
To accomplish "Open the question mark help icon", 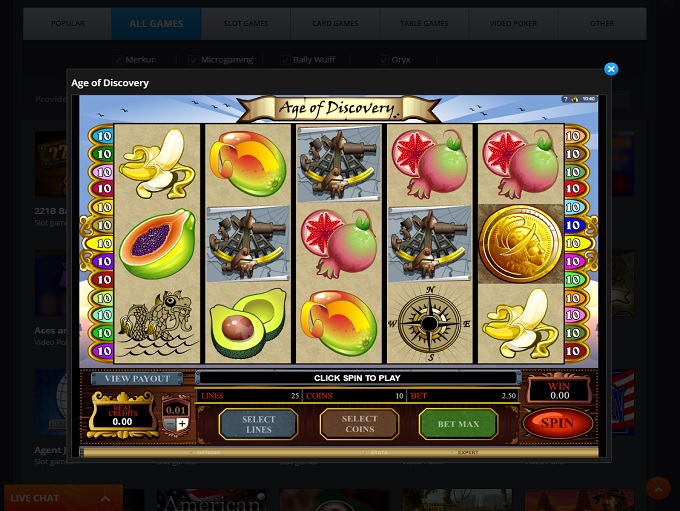I will pos(565,99).
